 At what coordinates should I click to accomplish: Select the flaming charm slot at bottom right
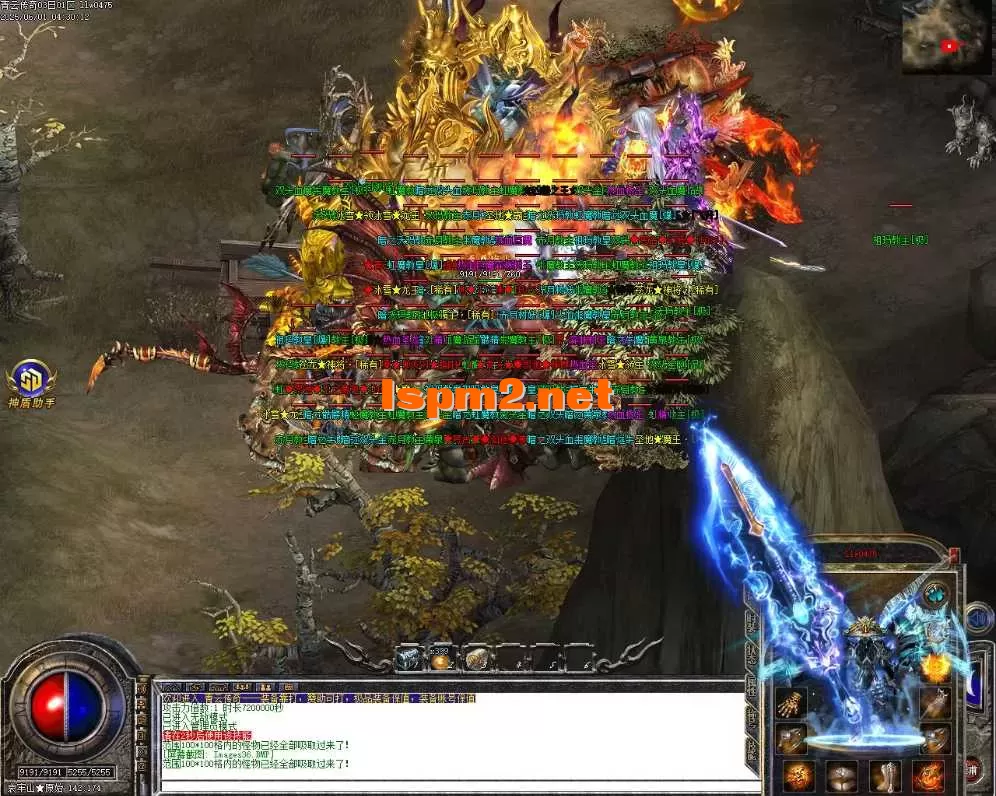coord(928,775)
